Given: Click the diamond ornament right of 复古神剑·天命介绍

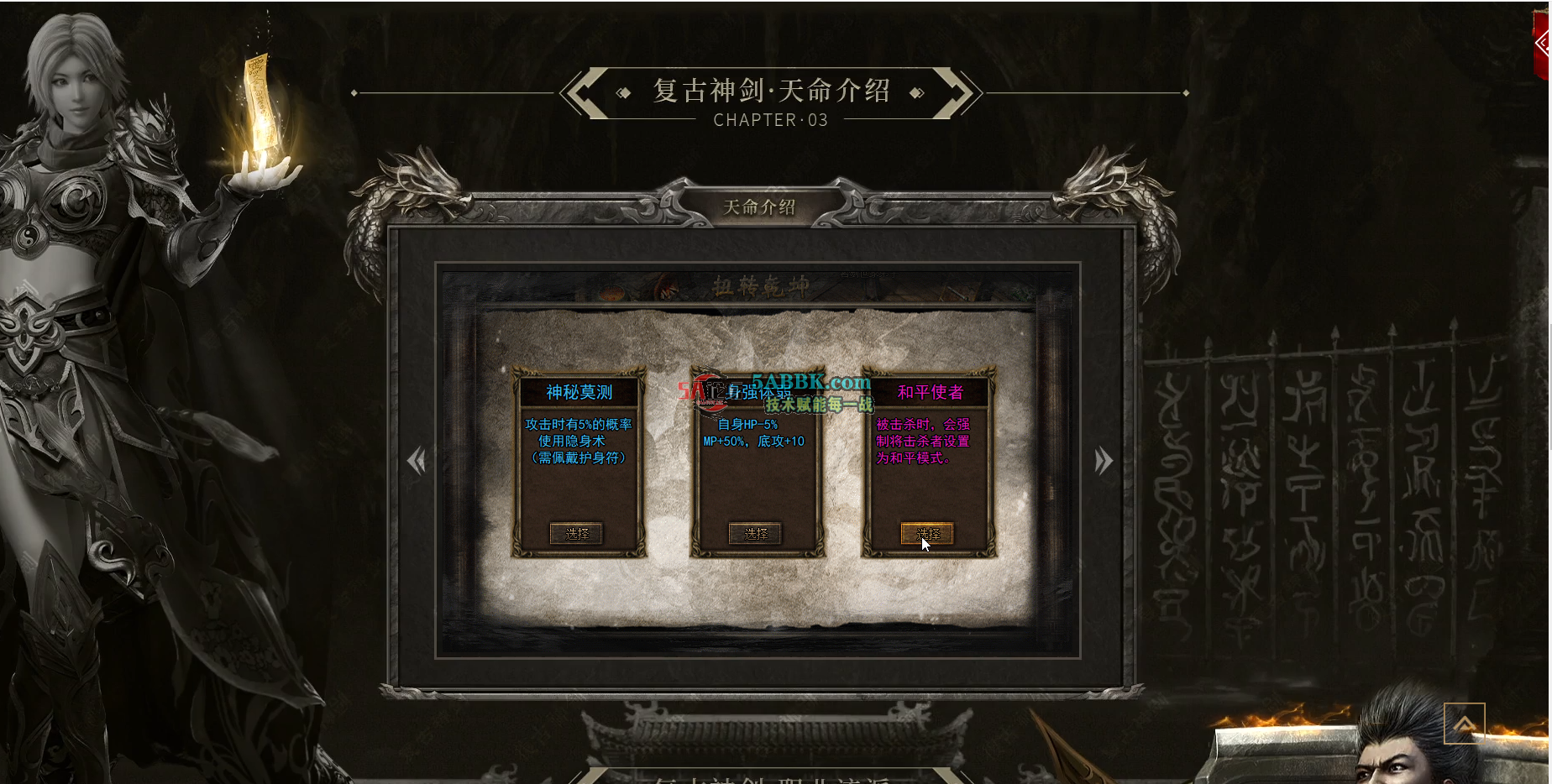Looking at the screenshot, I should [x=915, y=92].
